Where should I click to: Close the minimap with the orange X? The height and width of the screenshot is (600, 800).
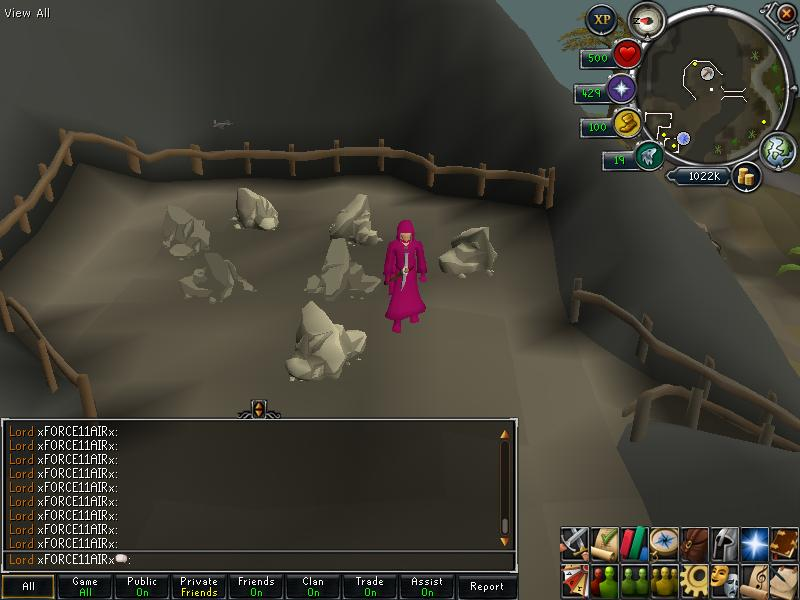pyautogui.click(x=779, y=13)
